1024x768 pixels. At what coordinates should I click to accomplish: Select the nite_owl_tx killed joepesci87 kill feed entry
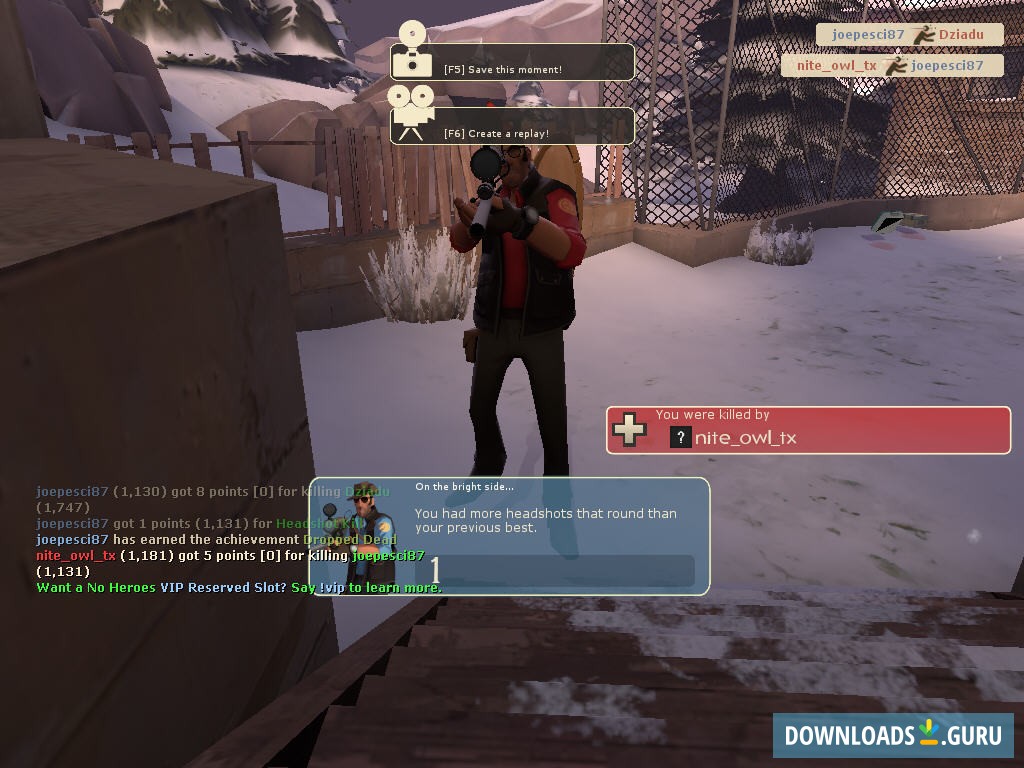(x=892, y=66)
